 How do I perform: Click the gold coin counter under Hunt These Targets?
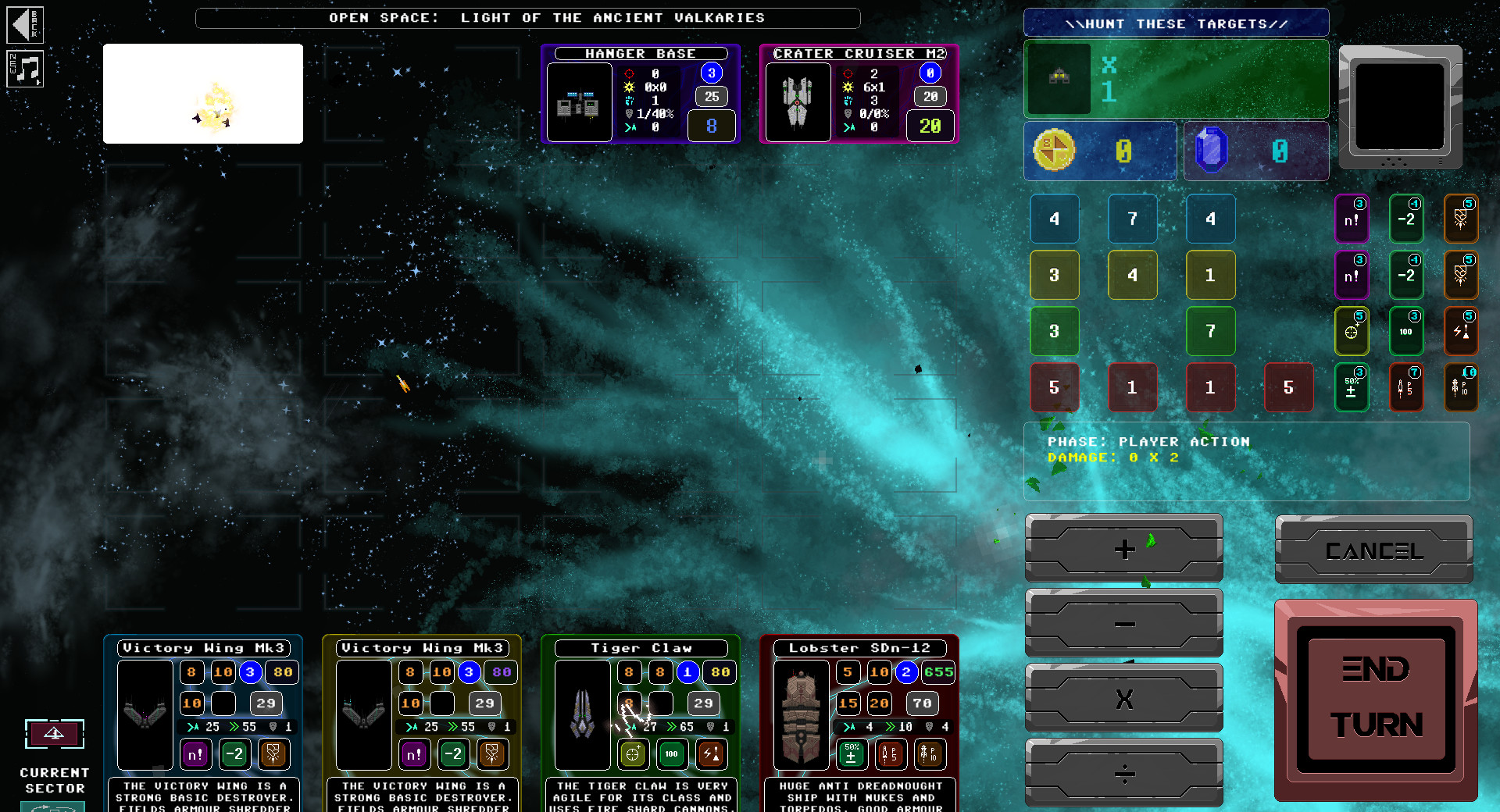point(1100,151)
